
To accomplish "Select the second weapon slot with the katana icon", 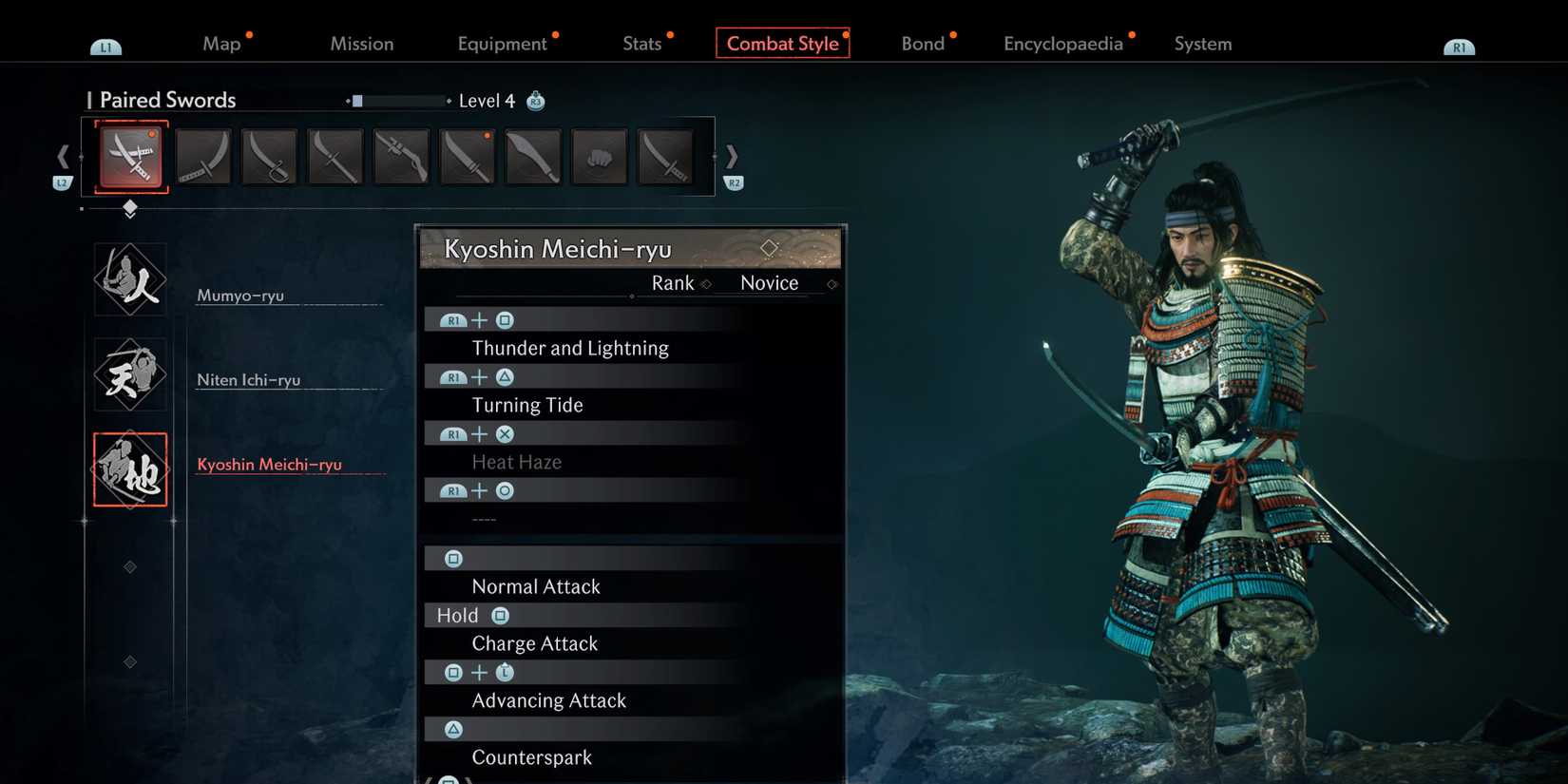I will tap(202, 156).
